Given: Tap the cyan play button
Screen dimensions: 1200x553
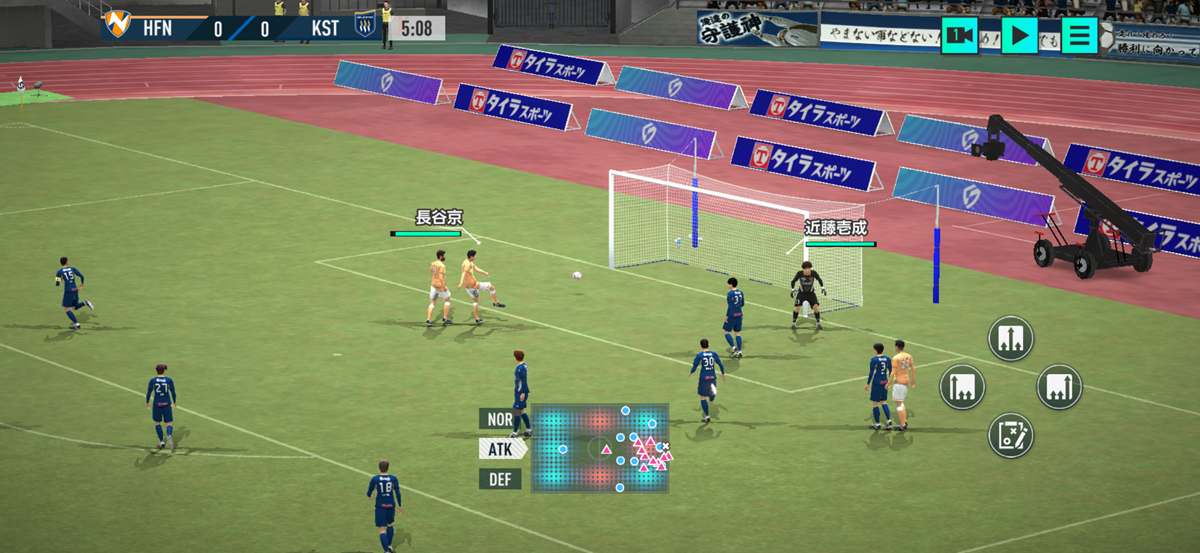Looking at the screenshot, I should point(1019,36).
